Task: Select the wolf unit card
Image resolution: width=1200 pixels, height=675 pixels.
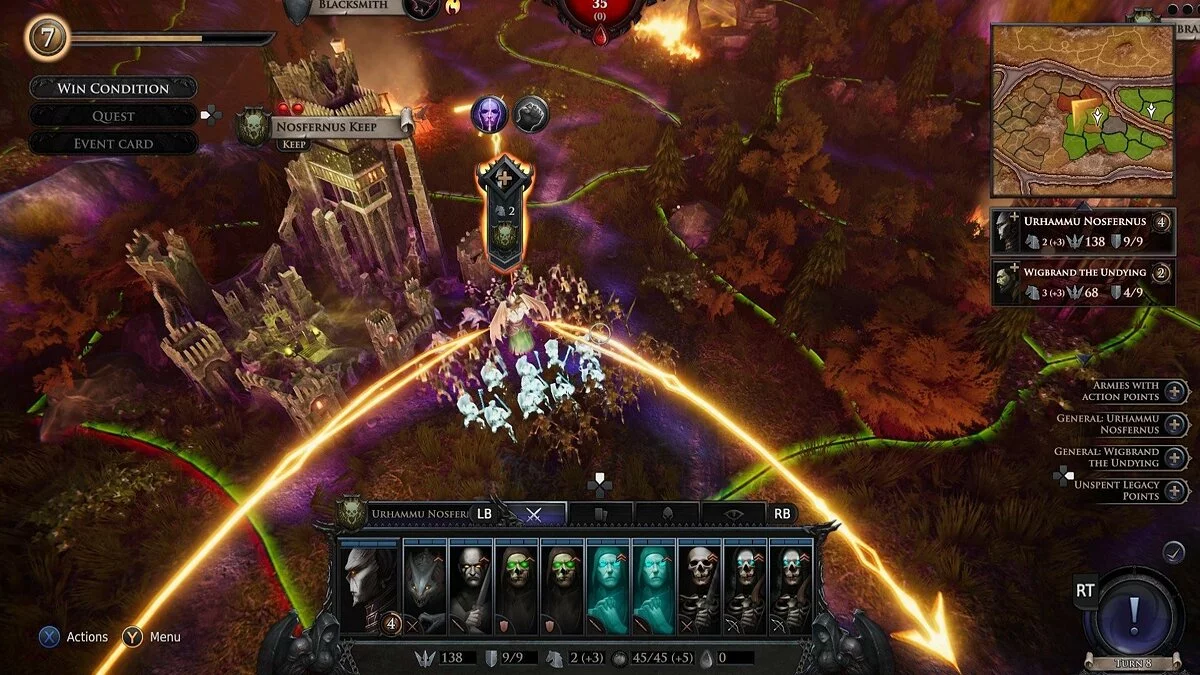Action: 424,587
